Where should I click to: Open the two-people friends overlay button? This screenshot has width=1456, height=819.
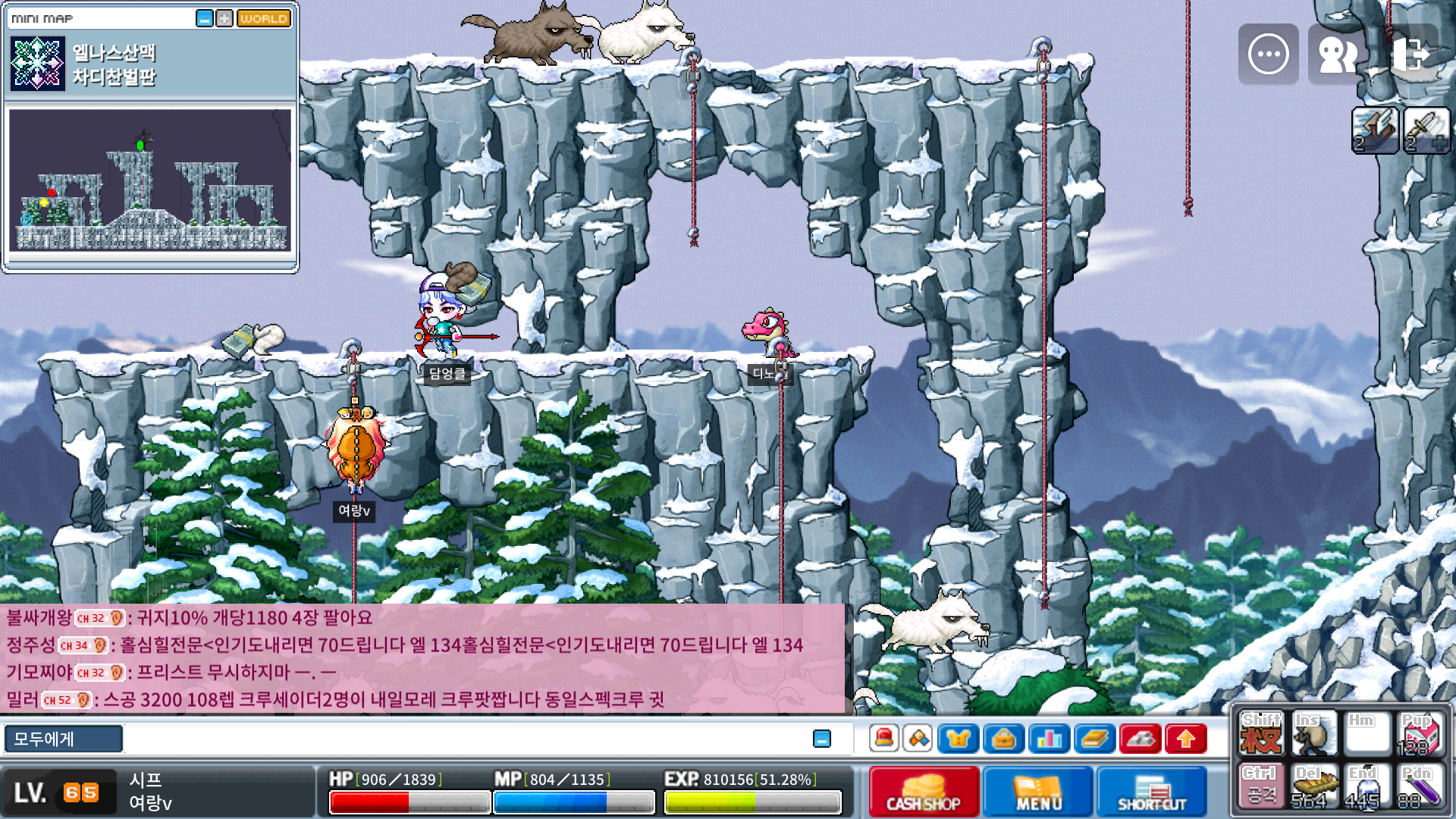click(1338, 54)
